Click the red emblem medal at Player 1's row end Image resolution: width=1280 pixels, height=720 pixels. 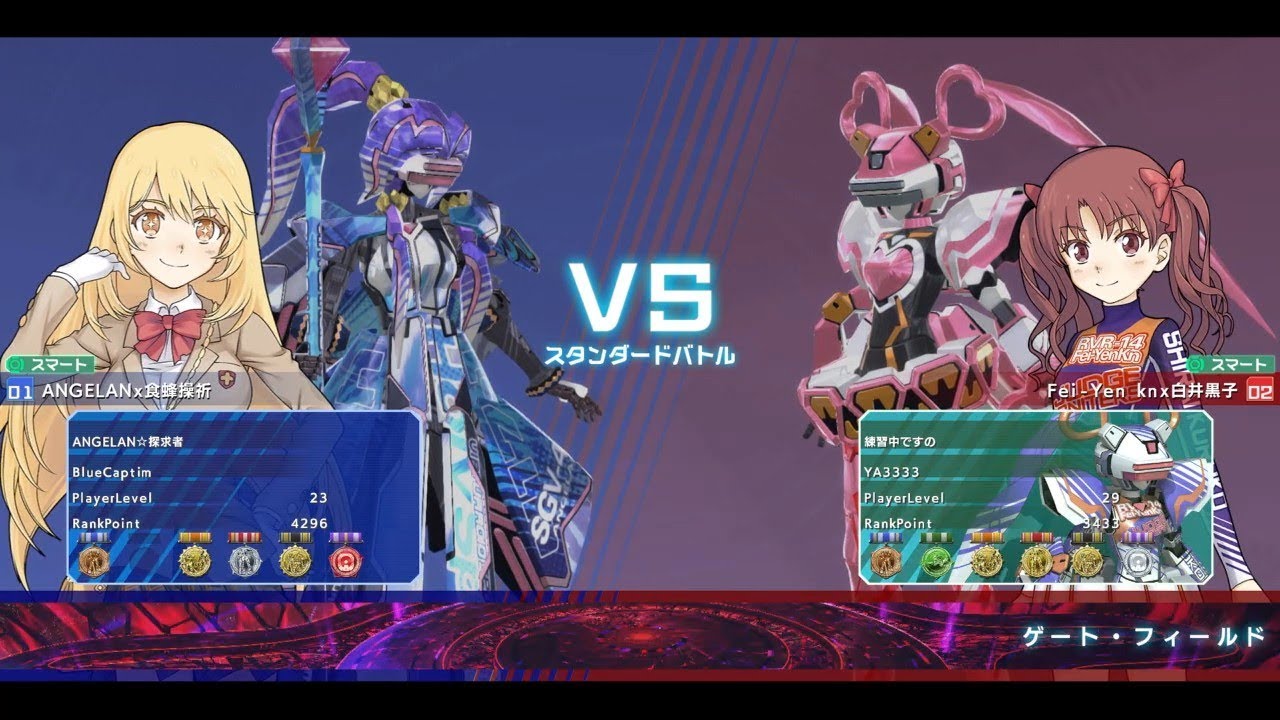(x=347, y=560)
